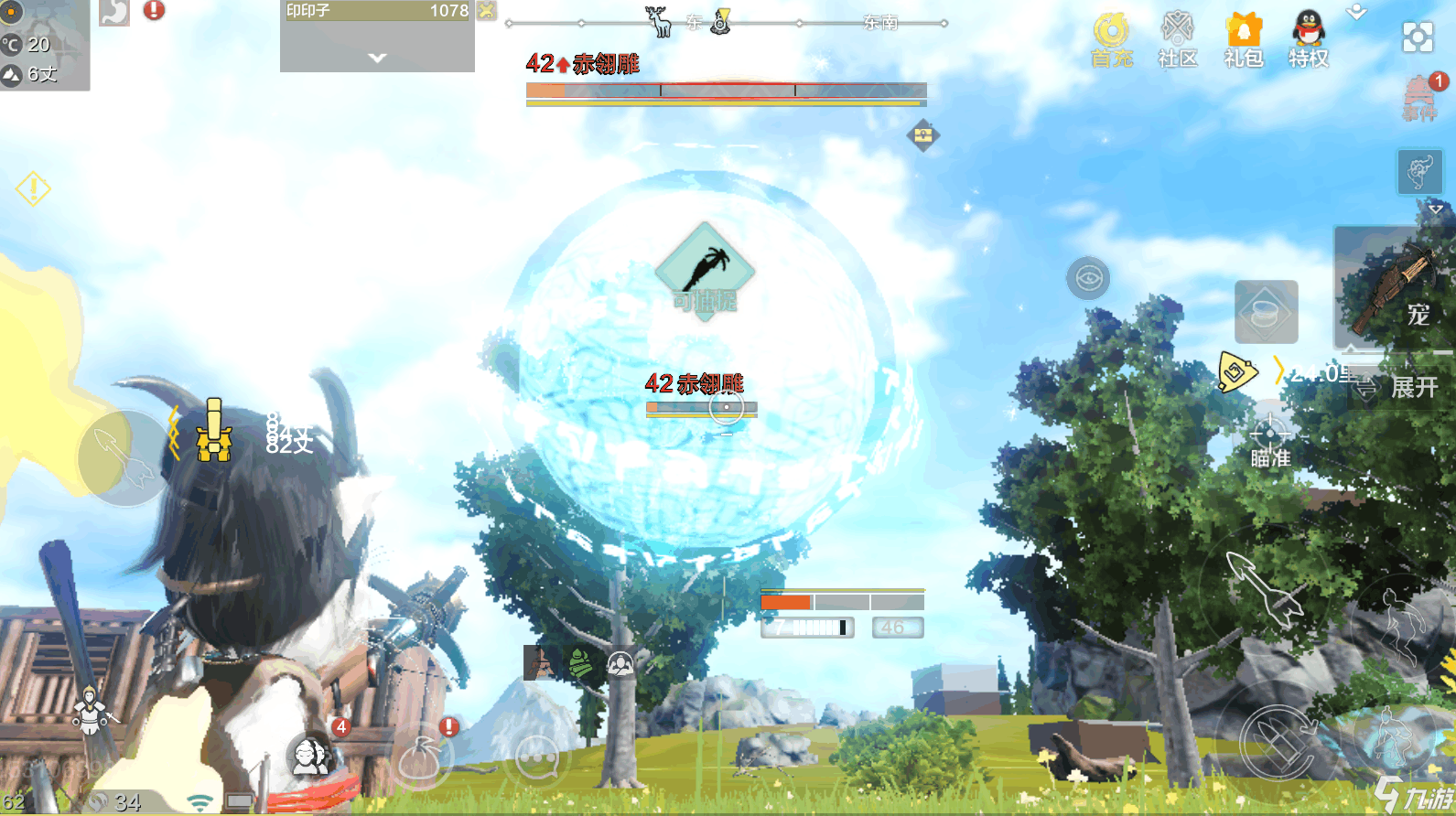Open the 事件 events notification
Image resolution: width=1456 pixels, height=816 pixels.
point(1419,98)
